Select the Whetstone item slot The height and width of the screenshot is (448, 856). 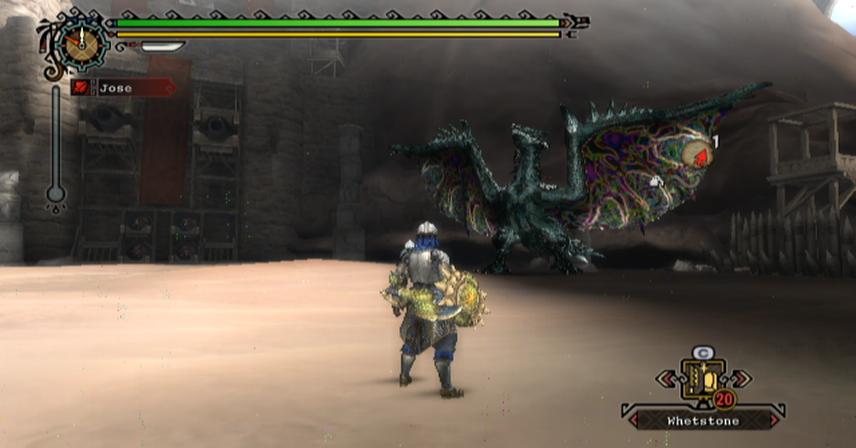pyautogui.click(x=702, y=380)
